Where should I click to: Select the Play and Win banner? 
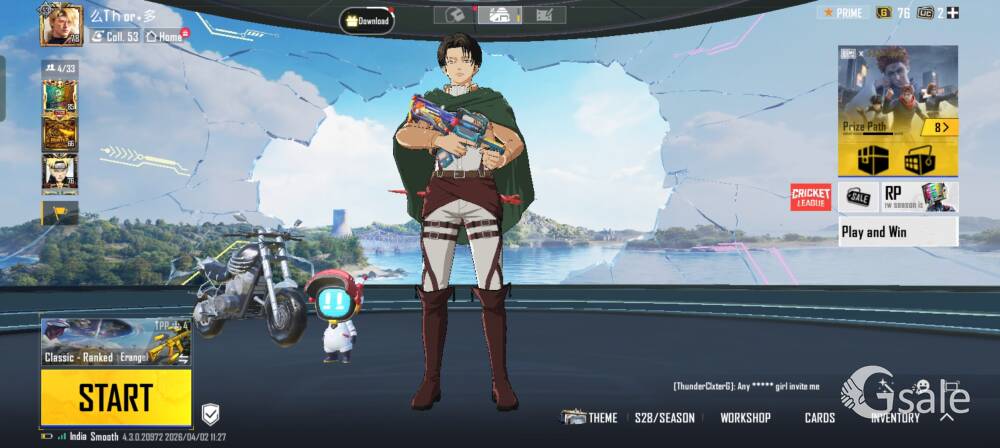(x=897, y=232)
